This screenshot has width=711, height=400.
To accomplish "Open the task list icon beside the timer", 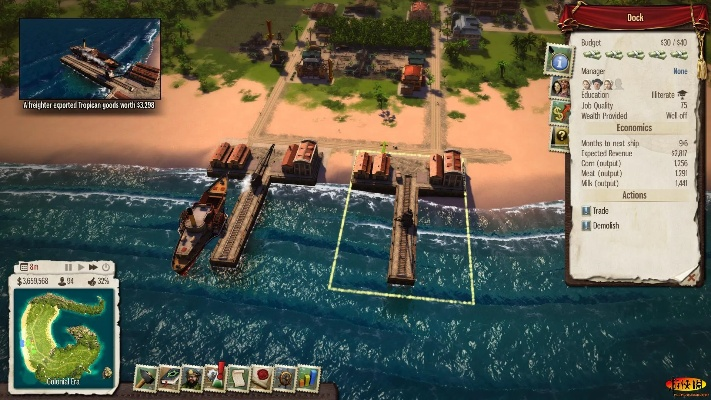I will click(23, 267).
